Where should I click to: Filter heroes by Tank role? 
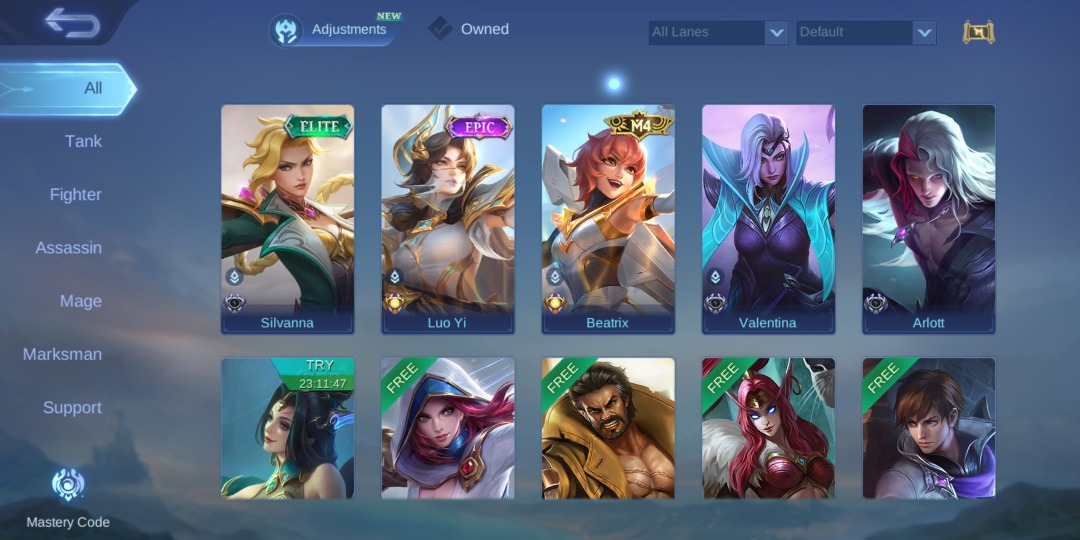83,141
